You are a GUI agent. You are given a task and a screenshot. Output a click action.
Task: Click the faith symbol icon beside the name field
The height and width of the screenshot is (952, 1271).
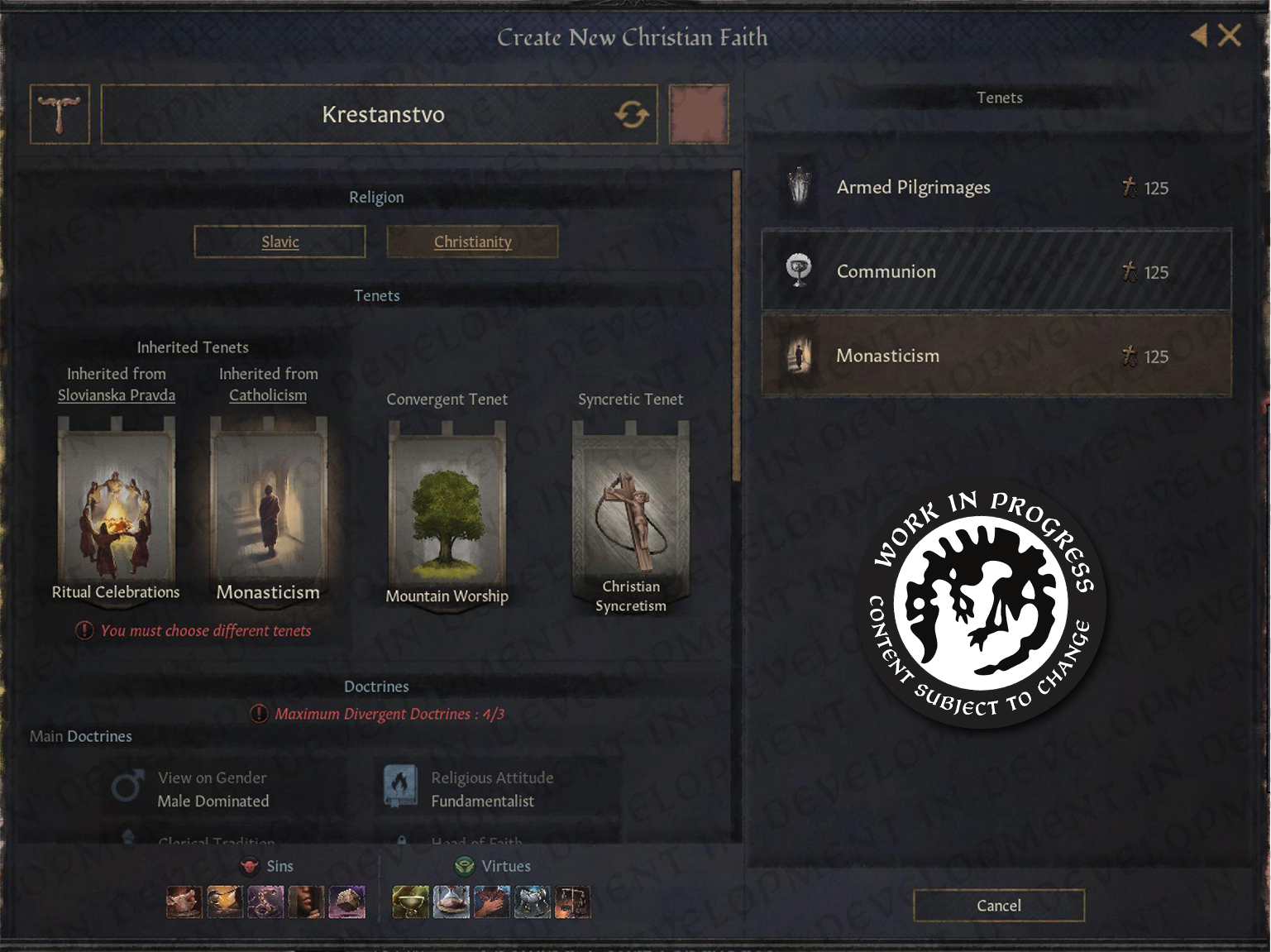[59, 114]
